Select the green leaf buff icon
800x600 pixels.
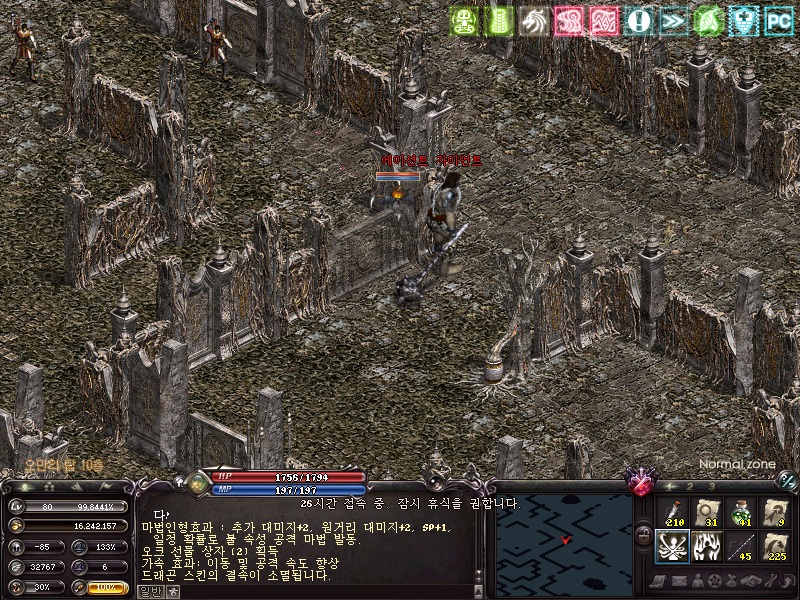(708, 20)
